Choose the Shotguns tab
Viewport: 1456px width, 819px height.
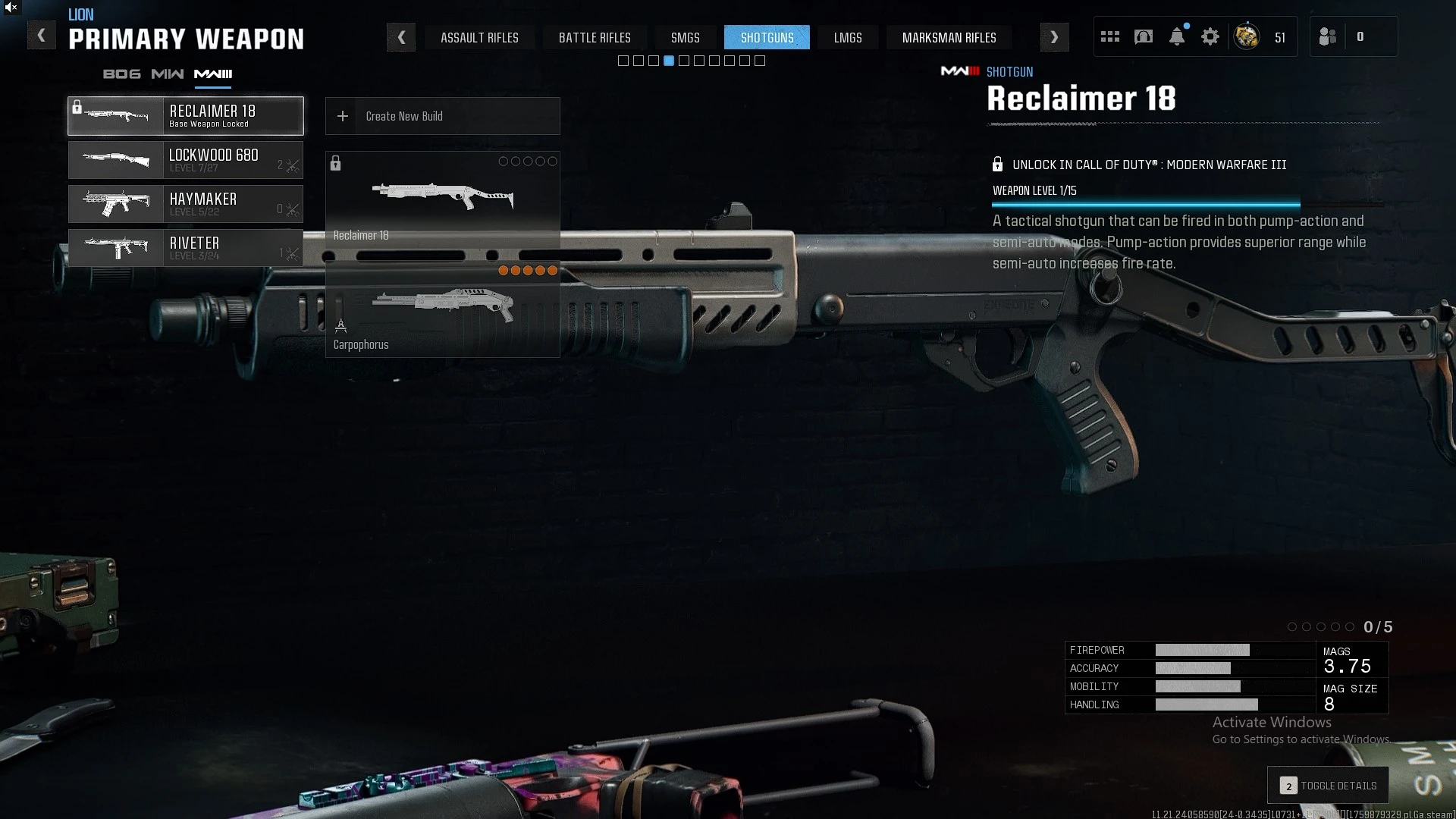[767, 37]
